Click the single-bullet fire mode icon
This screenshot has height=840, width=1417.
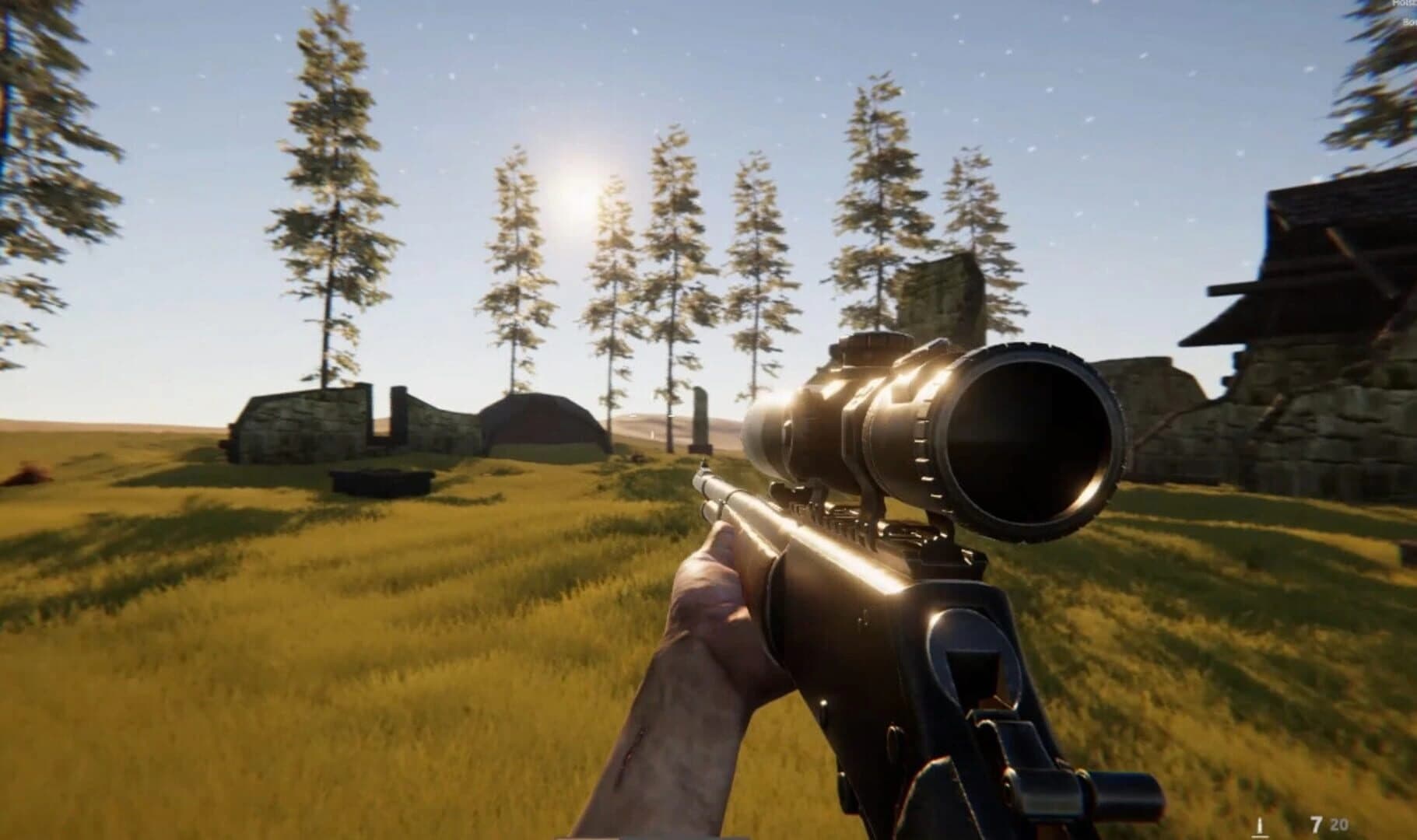(x=1258, y=825)
